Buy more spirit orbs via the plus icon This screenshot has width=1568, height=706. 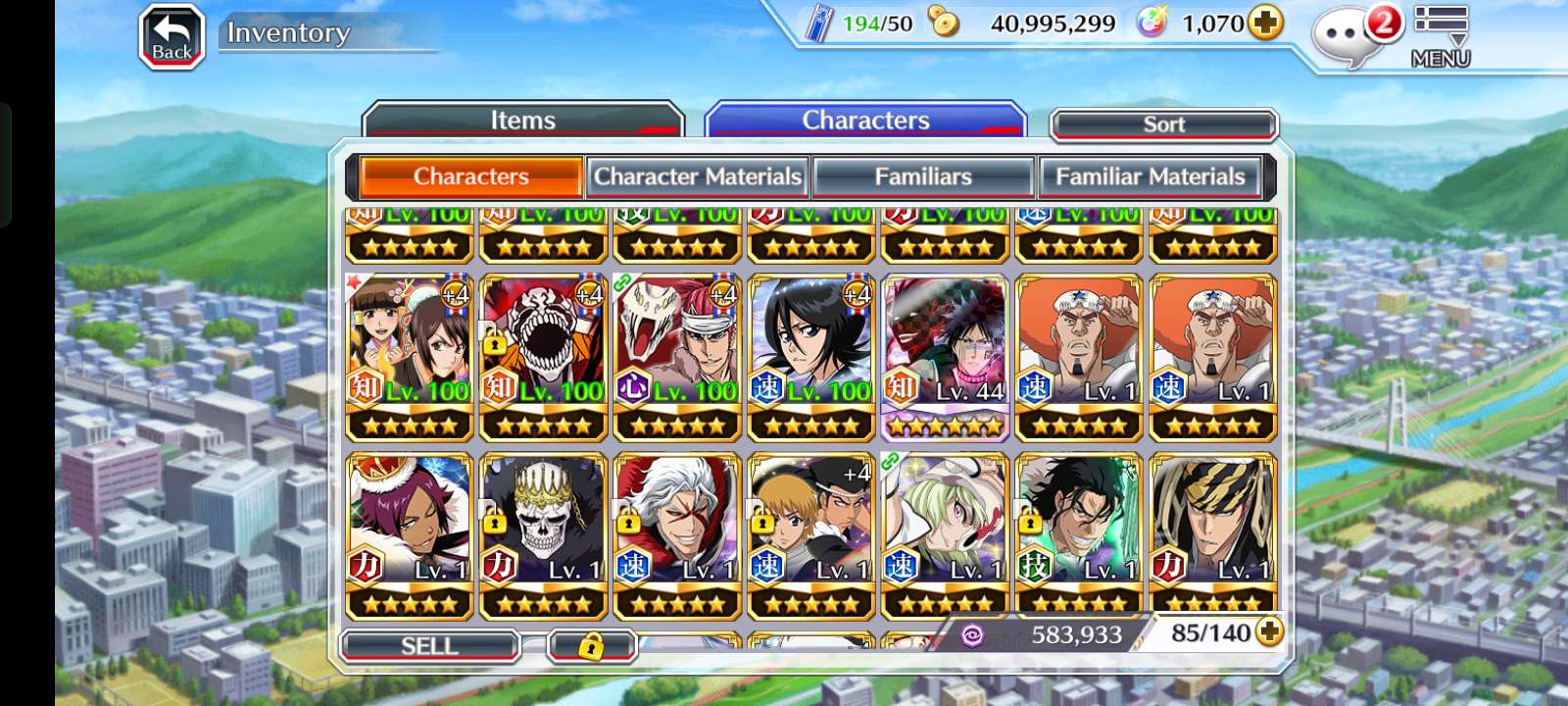pos(1266,23)
